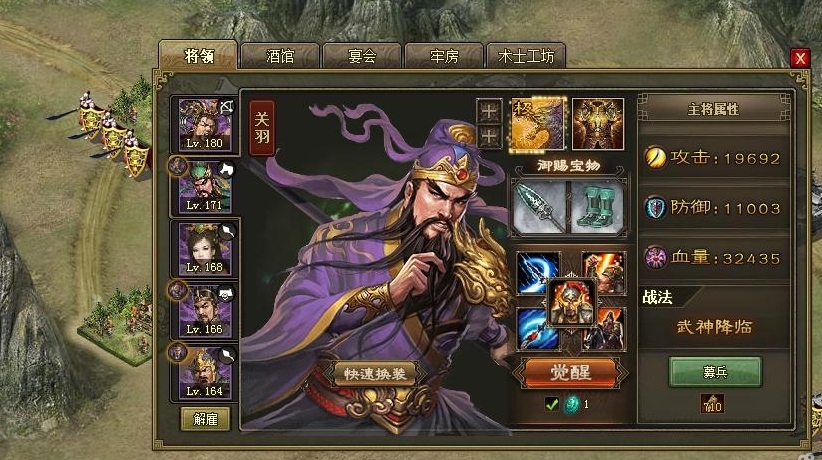Select the Lv. 171 general portrait
Image resolution: width=822 pixels, height=460 pixels.
tap(205, 184)
